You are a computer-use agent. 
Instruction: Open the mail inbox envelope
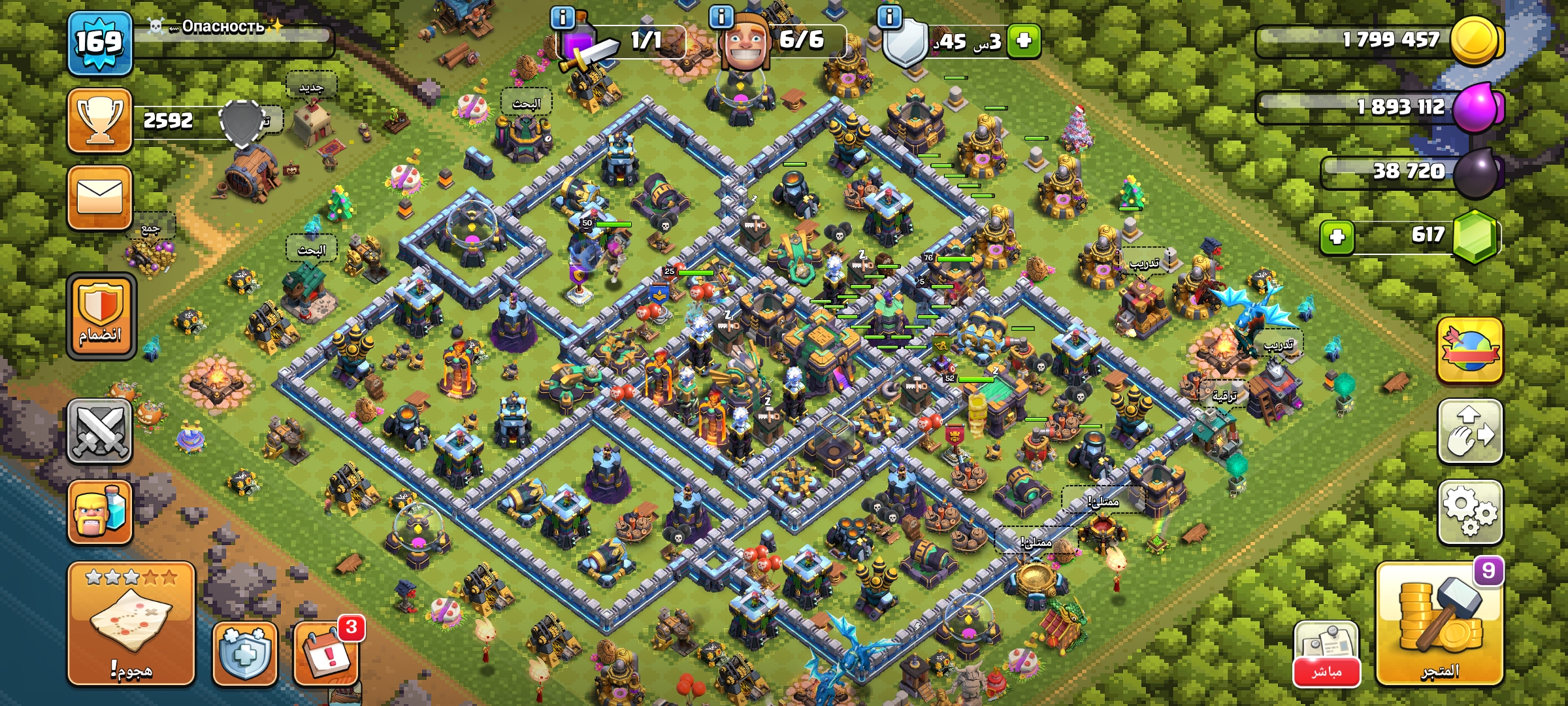click(100, 197)
